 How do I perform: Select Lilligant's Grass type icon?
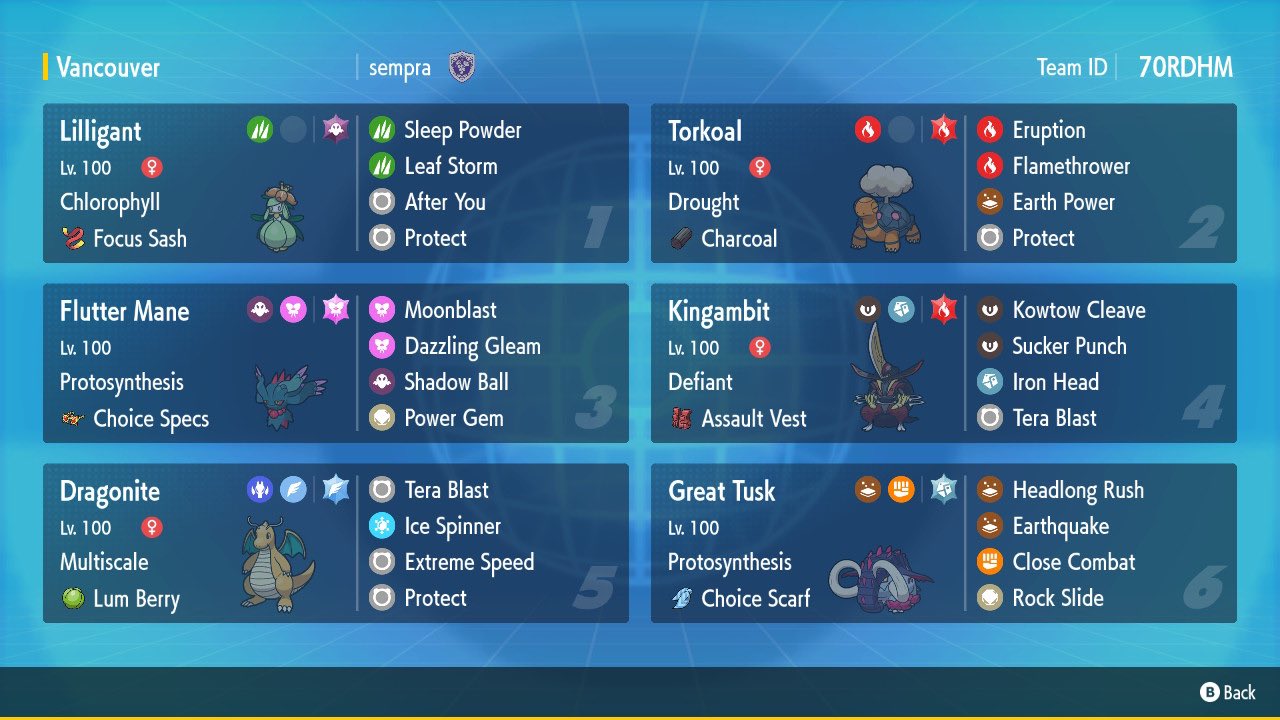pyautogui.click(x=260, y=129)
